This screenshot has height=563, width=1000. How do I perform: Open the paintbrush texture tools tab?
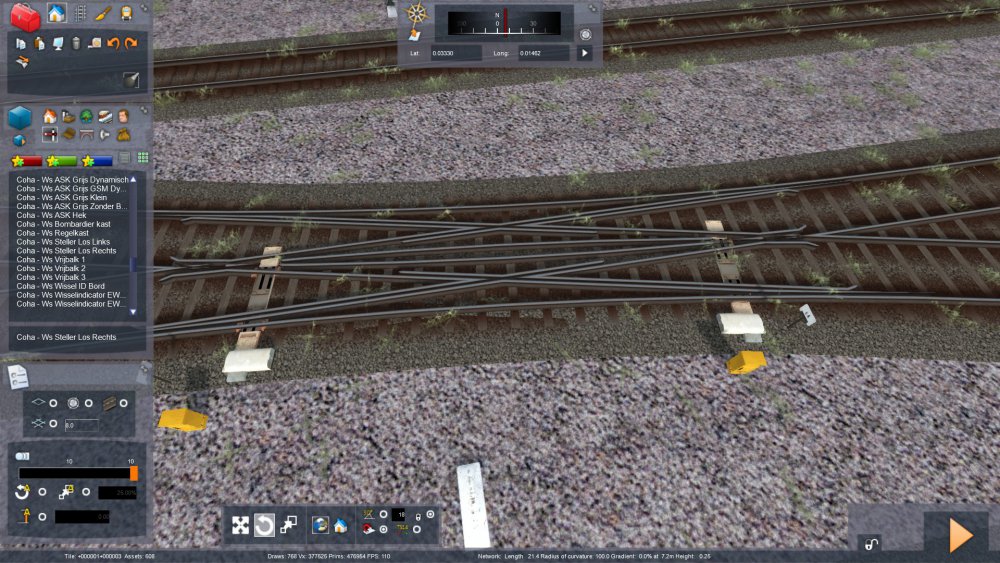(x=103, y=13)
